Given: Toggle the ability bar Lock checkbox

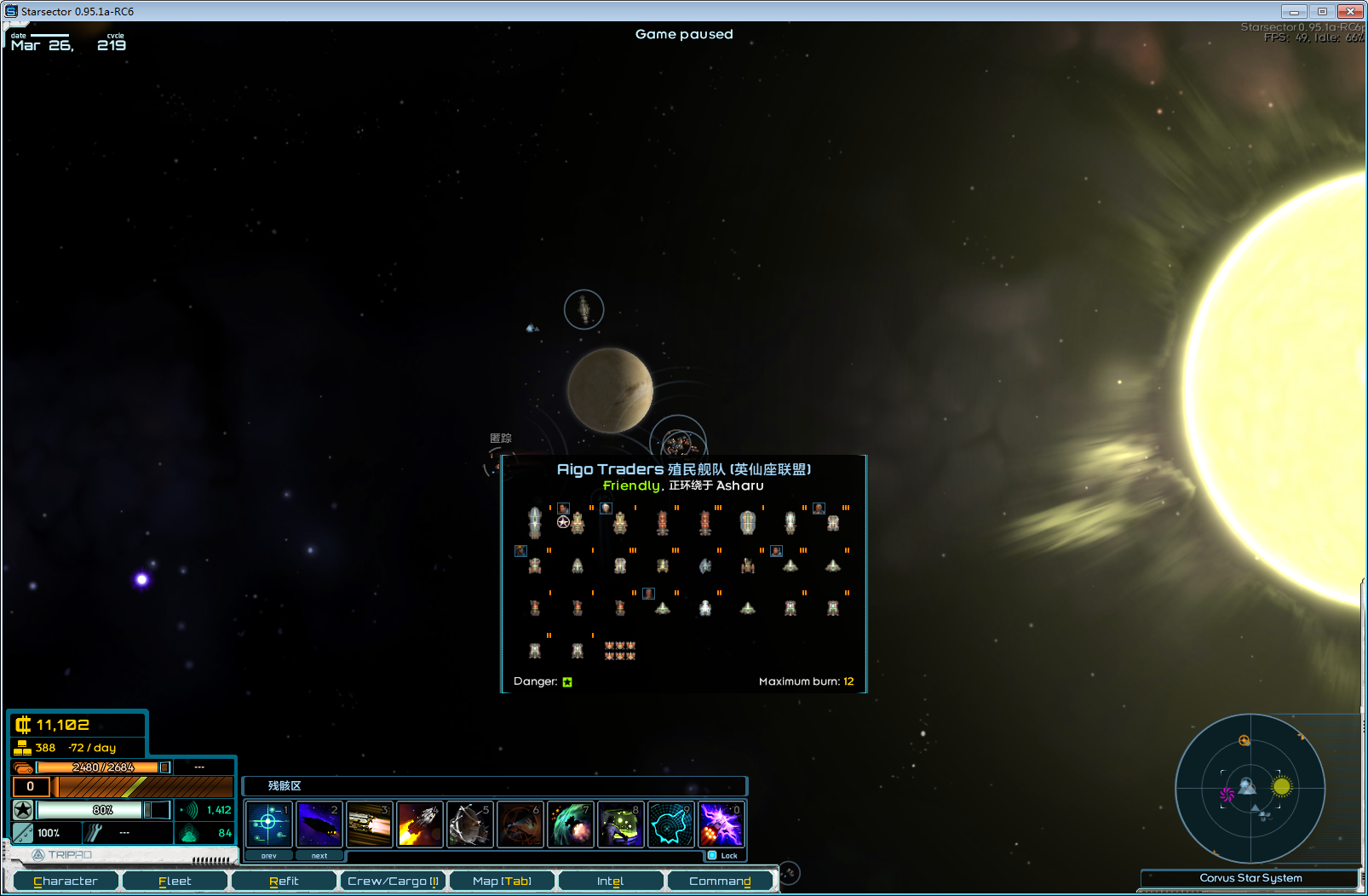Looking at the screenshot, I should (x=712, y=855).
